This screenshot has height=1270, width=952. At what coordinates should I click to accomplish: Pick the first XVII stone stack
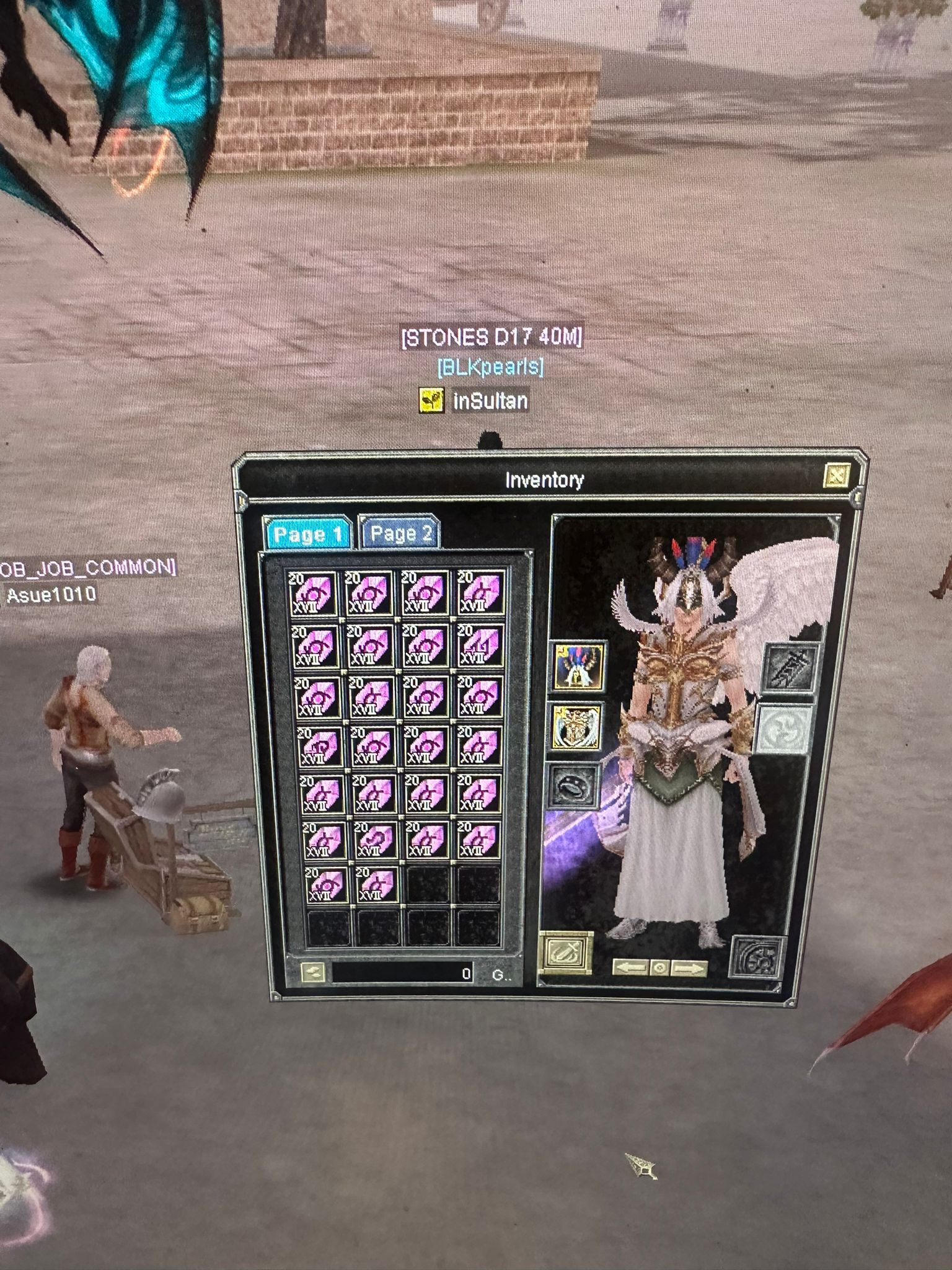tap(312, 593)
